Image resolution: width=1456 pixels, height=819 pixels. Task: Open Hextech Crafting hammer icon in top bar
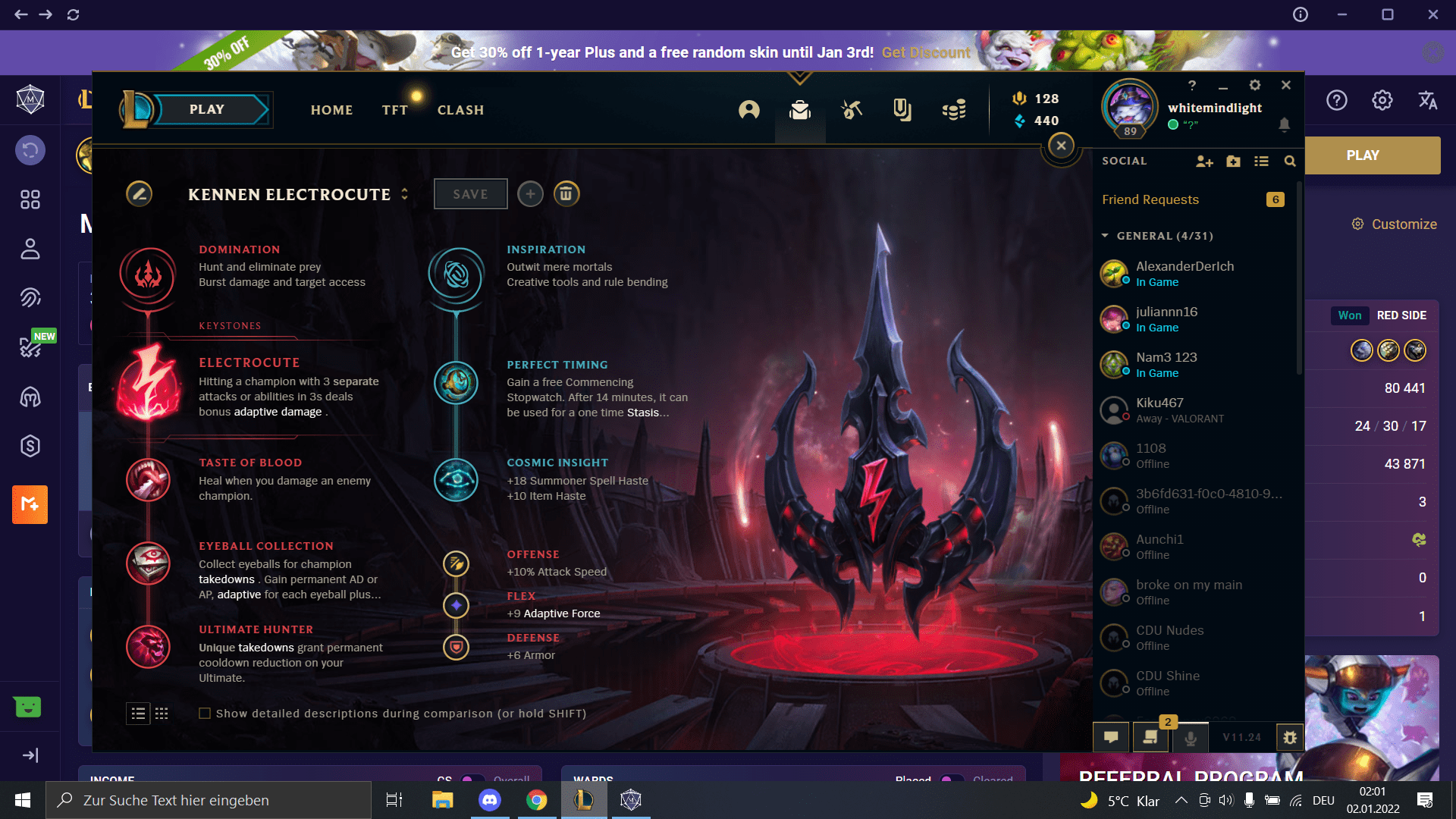tap(852, 110)
